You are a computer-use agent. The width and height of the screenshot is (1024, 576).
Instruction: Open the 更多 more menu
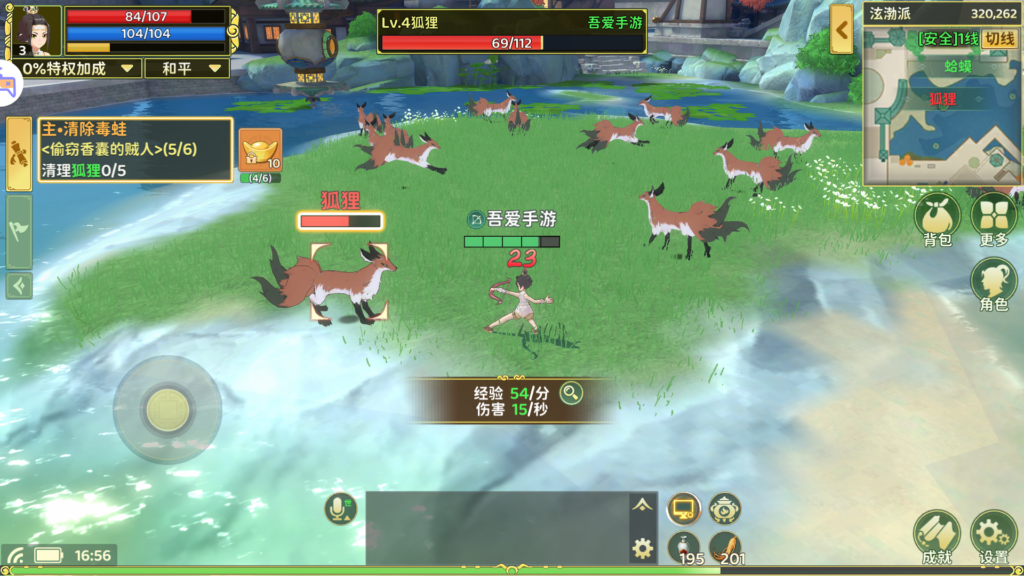(994, 216)
